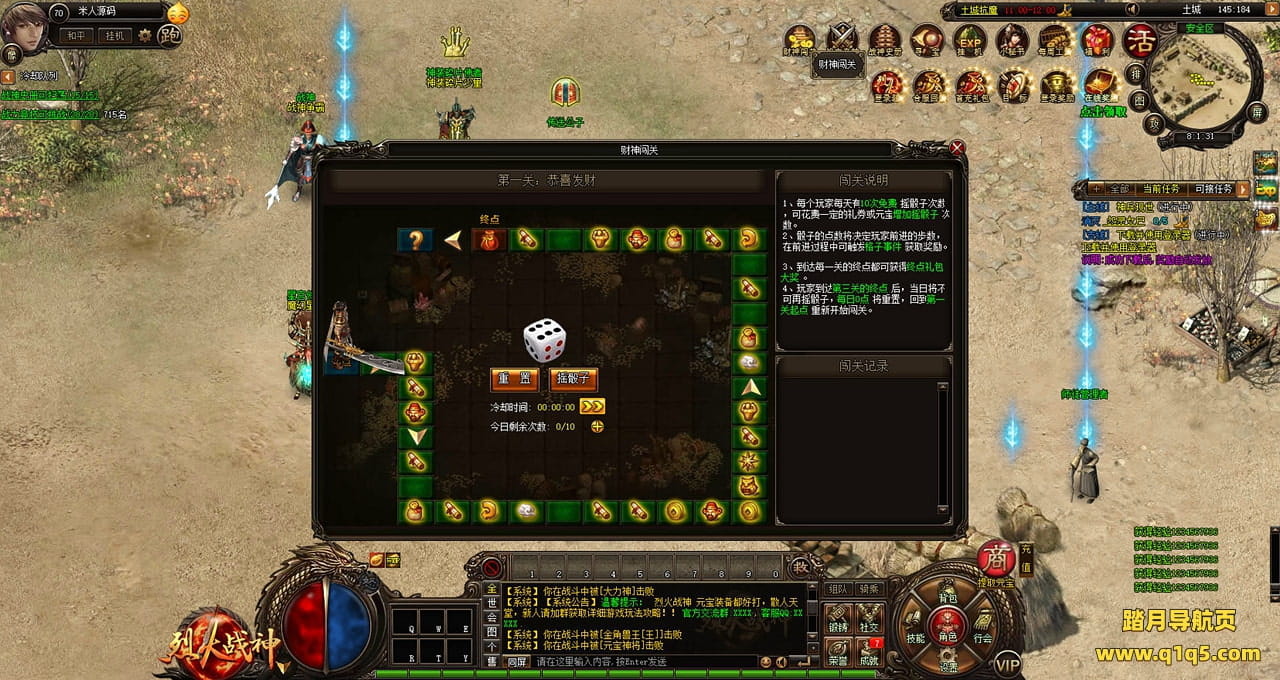Open the 成就 achievements panel

pyautogui.click(x=868, y=652)
